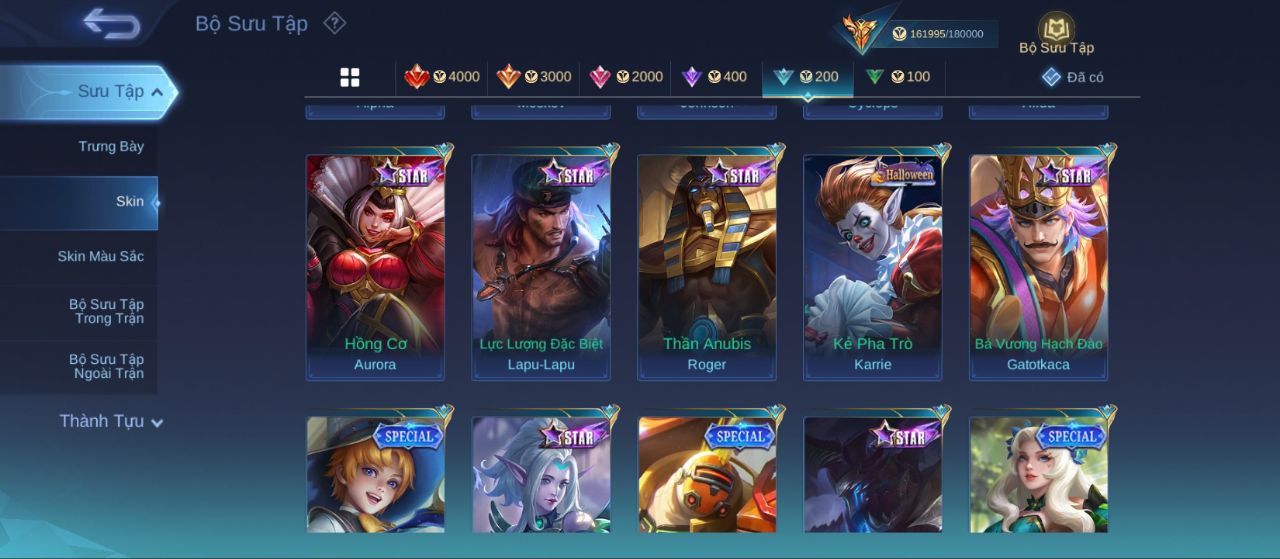Switch to the 2000 points tier tab
Image resolution: width=1280 pixels, height=559 pixels.
click(626, 77)
